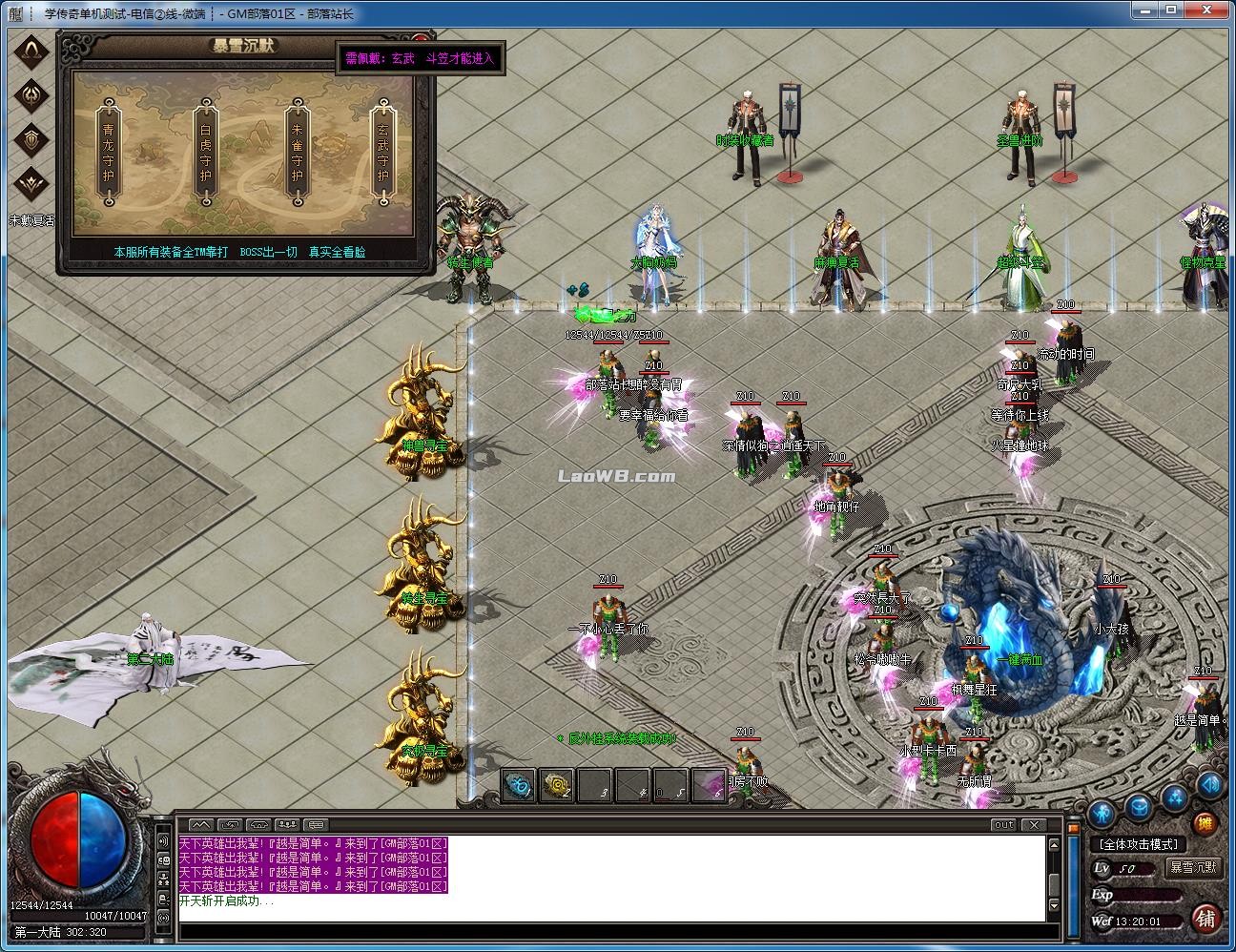Activate the blue swirl skill in hotbar
Image resolution: width=1236 pixels, height=952 pixels.
(x=519, y=786)
